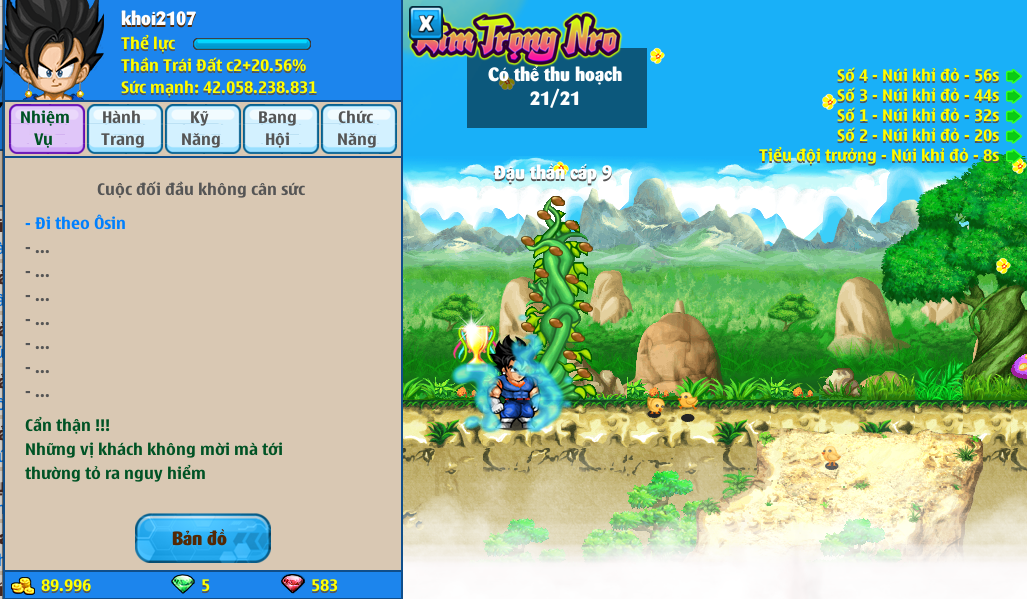Close the panel with the X button
Image resolution: width=1027 pixels, height=599 pixels.
[426, 23]
